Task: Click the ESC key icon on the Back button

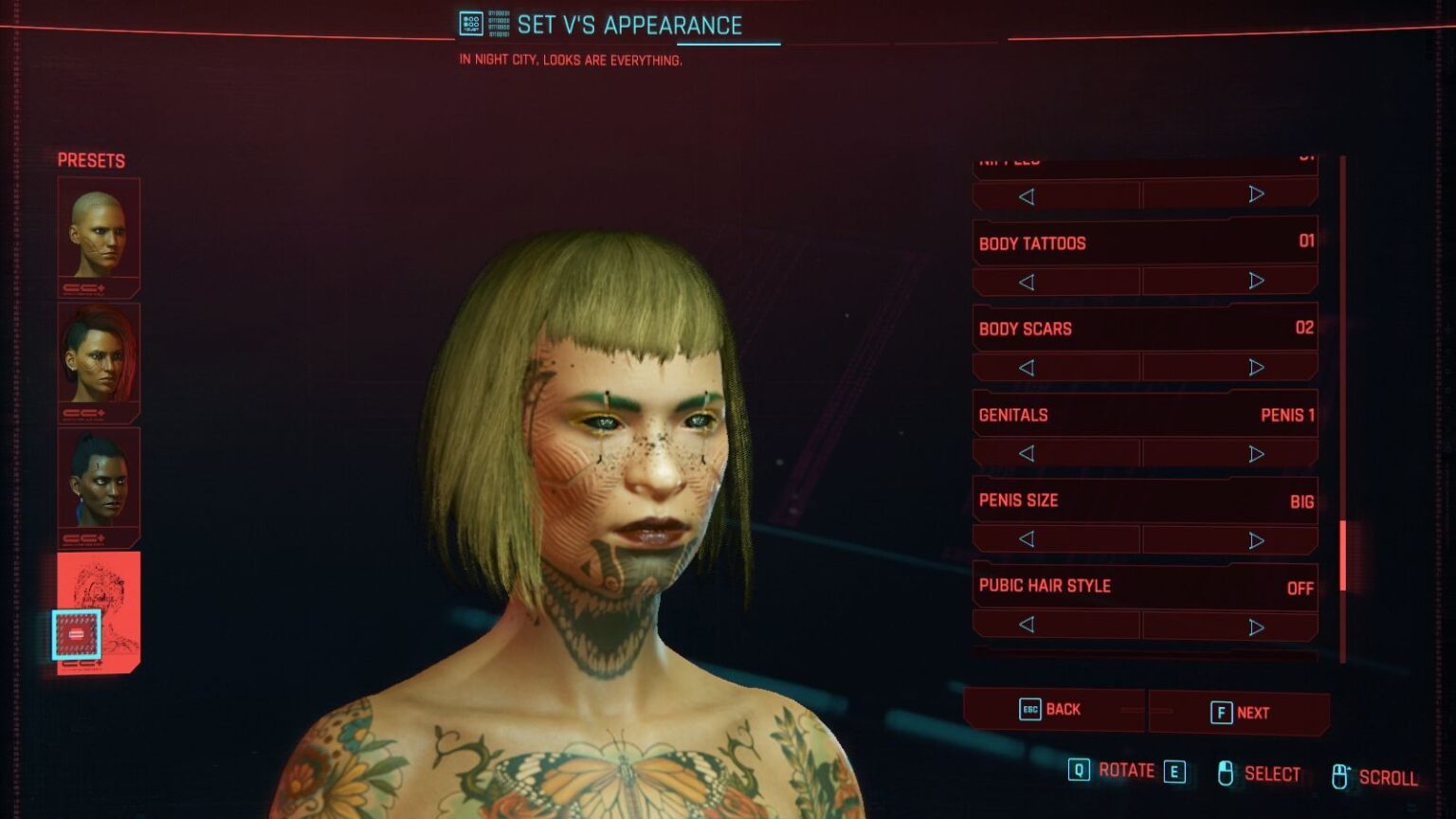Action: 1029,709
